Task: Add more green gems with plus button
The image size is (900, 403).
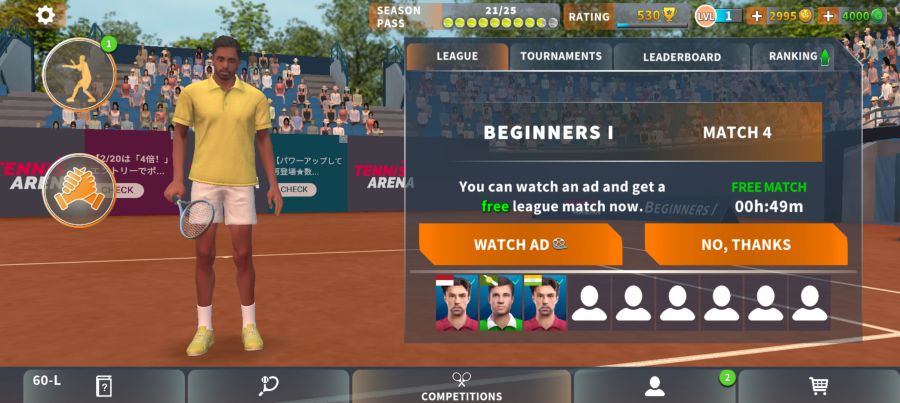Action: [827, 15]
